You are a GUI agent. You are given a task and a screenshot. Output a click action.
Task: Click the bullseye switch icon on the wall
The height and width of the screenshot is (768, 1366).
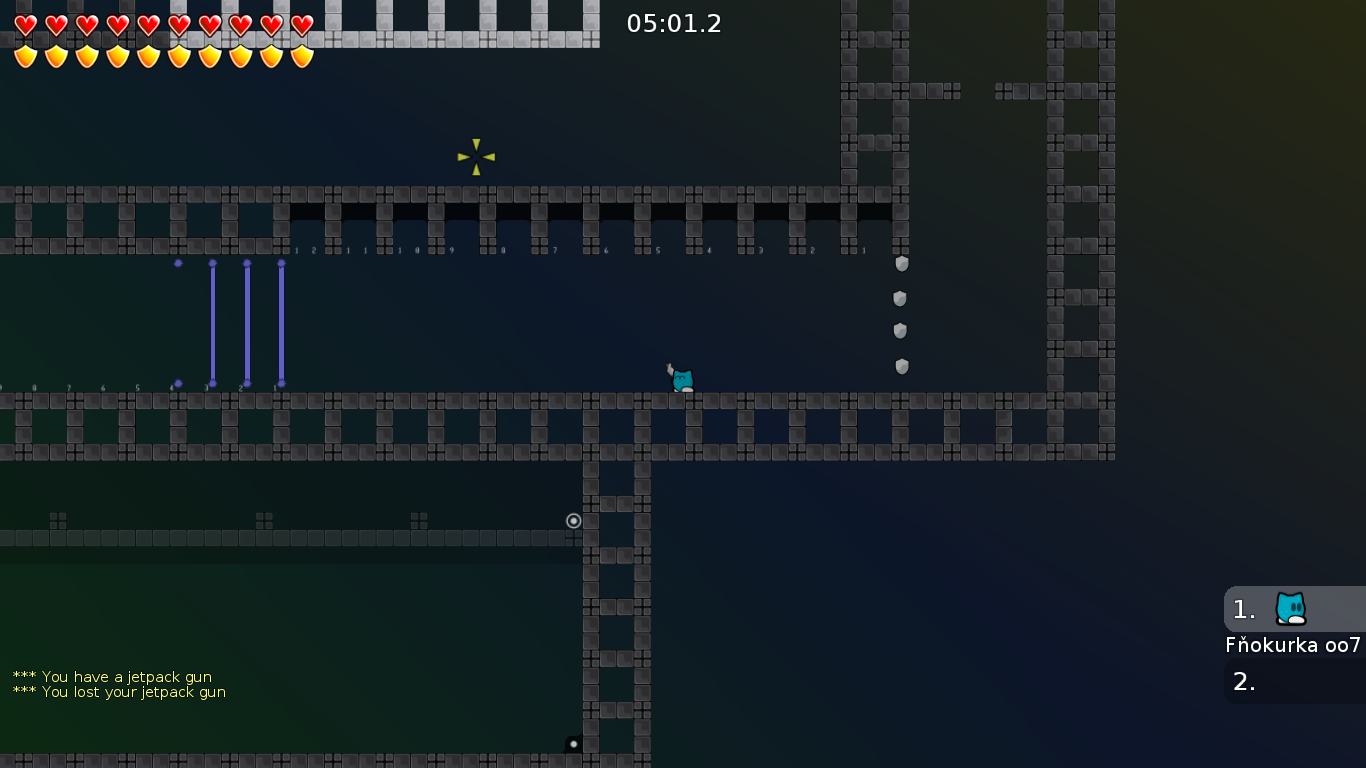(573, 521)
